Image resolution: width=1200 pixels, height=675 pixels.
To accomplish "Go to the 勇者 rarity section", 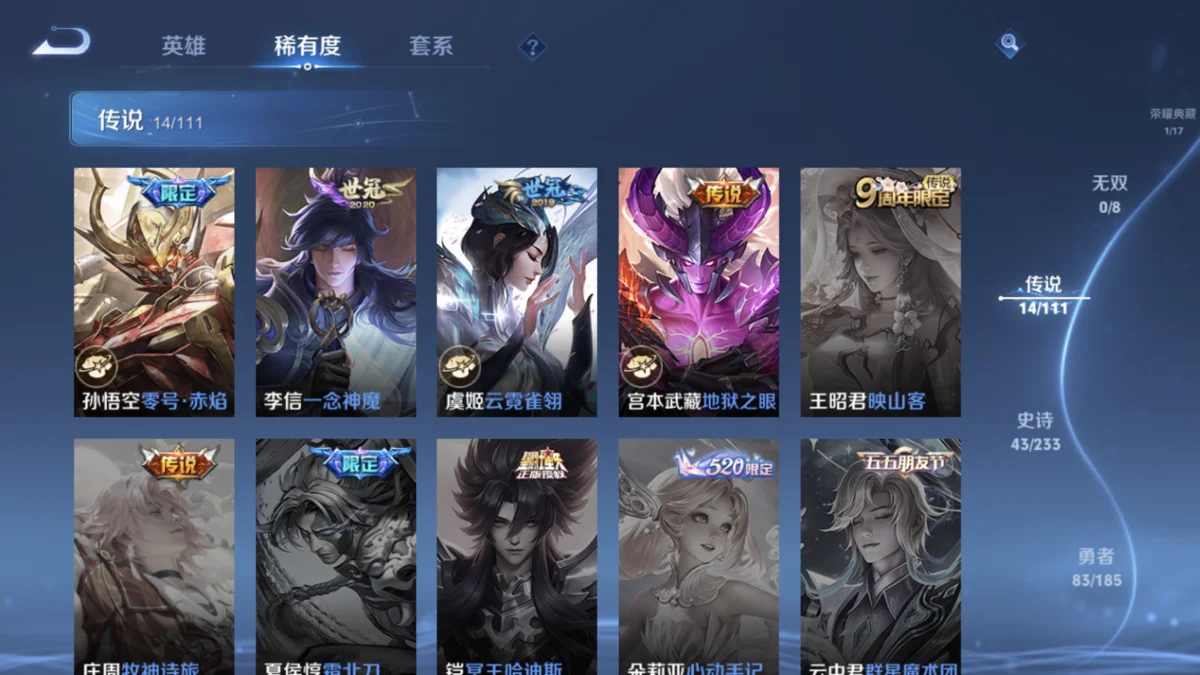I will click(x=1096, y=567).
